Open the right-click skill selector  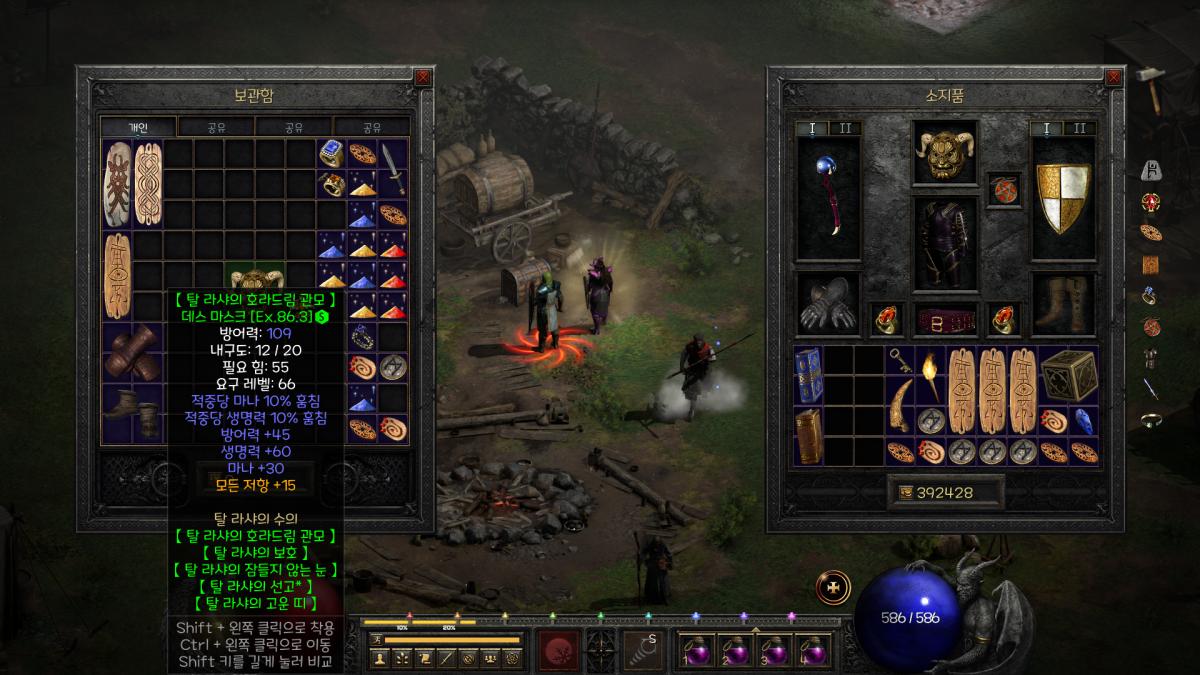tap(643, 650)
